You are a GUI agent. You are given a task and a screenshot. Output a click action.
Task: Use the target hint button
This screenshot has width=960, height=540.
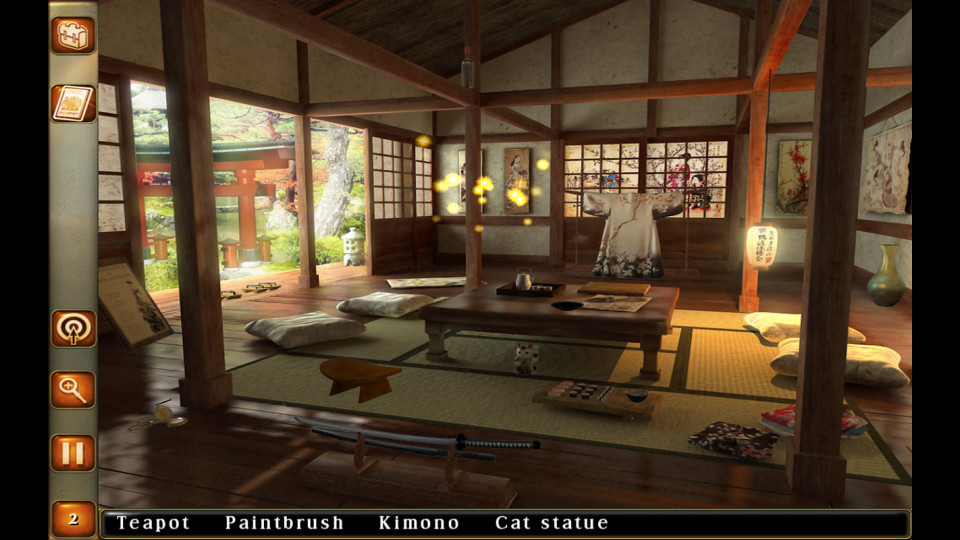(73, 328)
